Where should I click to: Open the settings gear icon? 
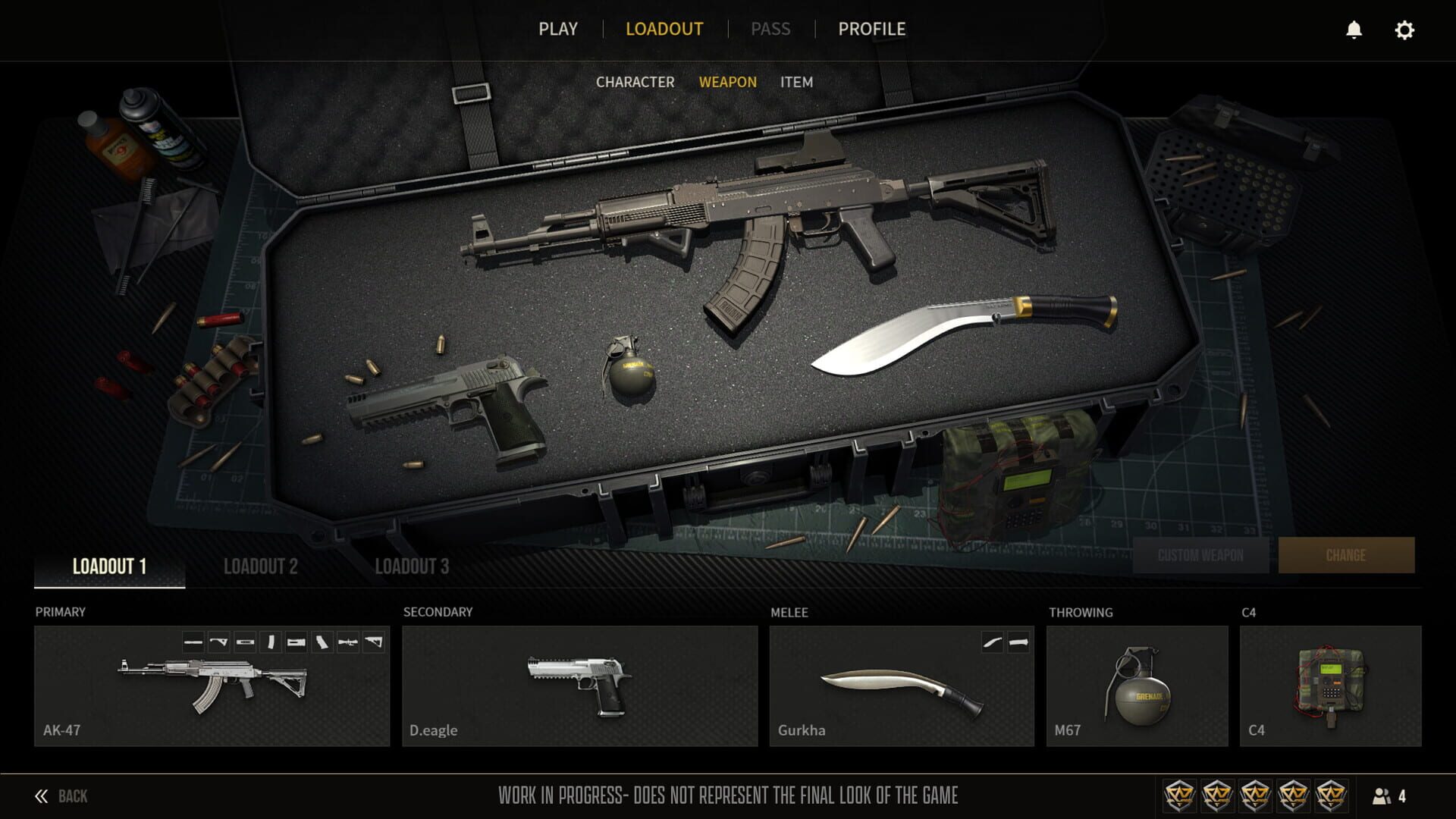point(1405,30)
